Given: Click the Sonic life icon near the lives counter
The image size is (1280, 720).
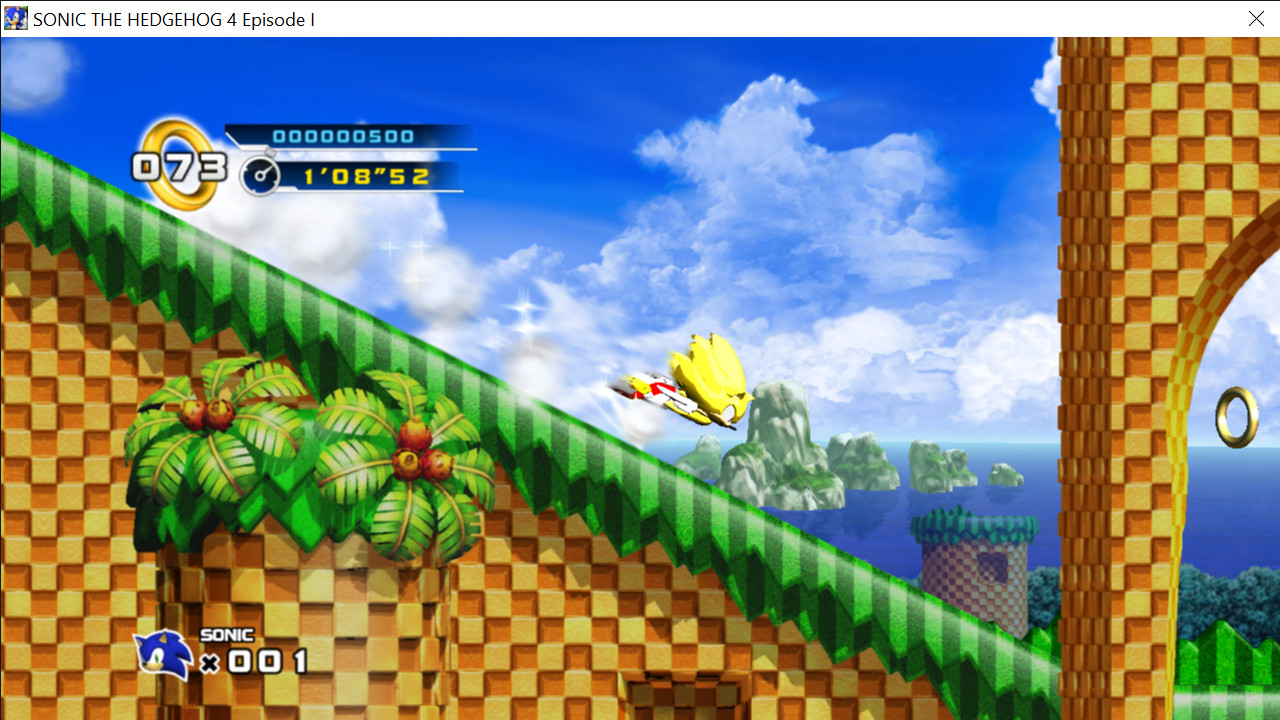Looking at the screenshot, I should click(x=163, y=655).
